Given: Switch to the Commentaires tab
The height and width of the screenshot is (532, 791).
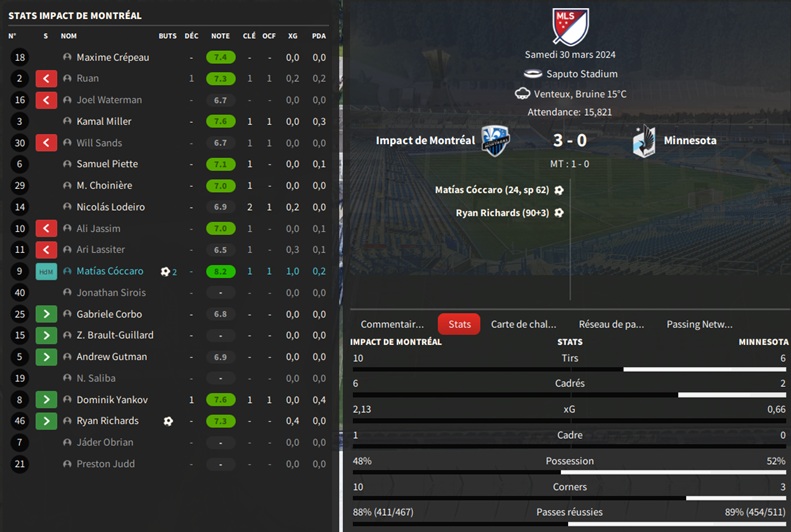Looking at the screenshot, I should [392, 324].
